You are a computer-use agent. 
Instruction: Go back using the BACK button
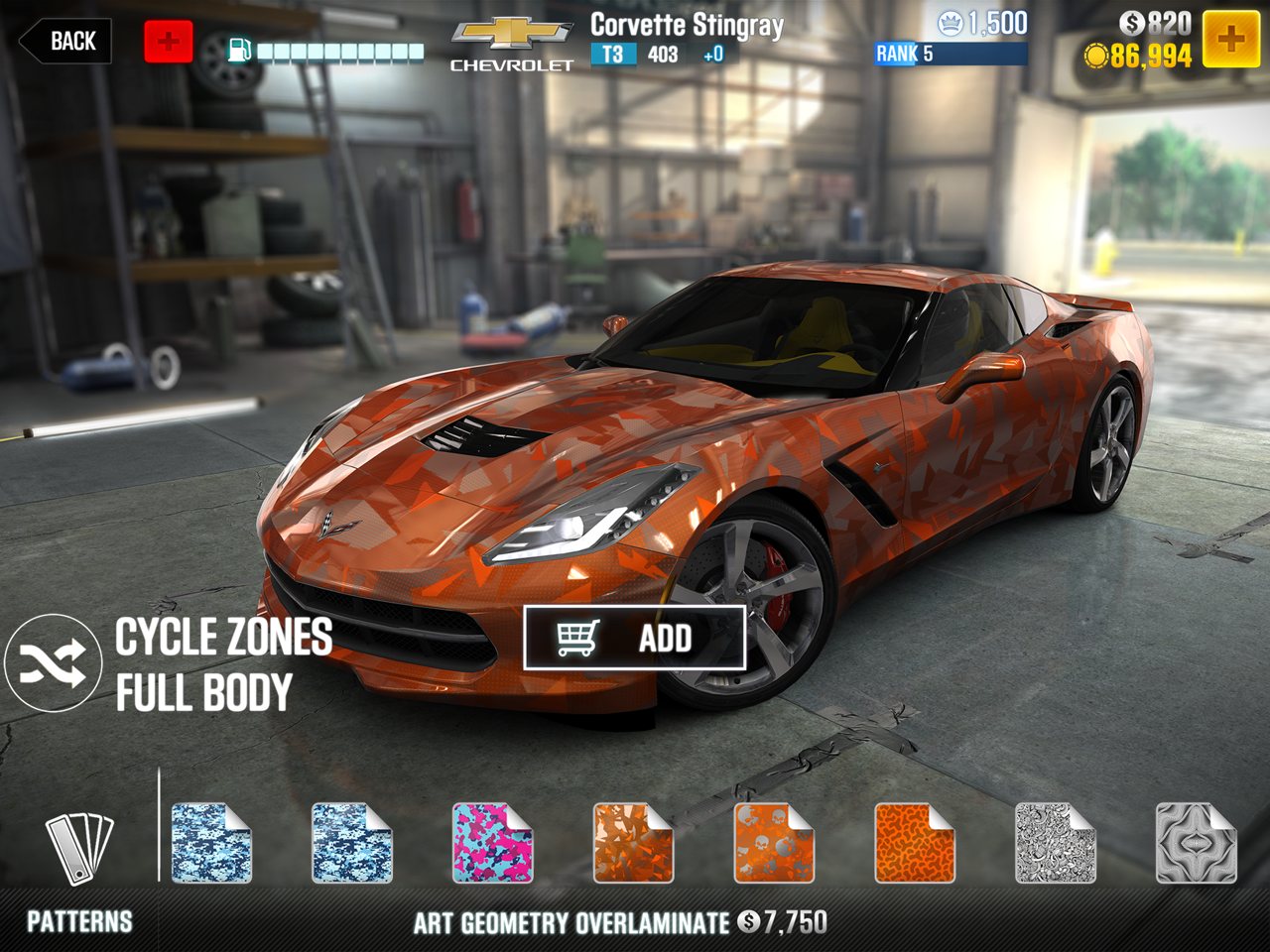[x=65, y=42]
